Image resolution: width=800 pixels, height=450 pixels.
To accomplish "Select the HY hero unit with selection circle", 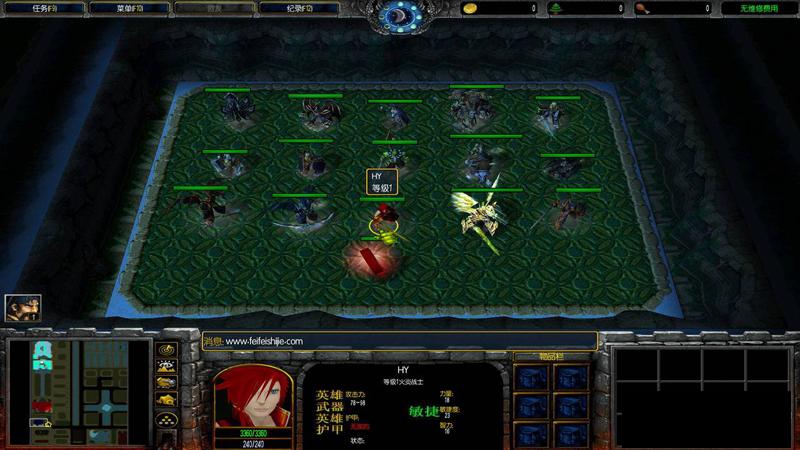I will (x=383, y=220).
